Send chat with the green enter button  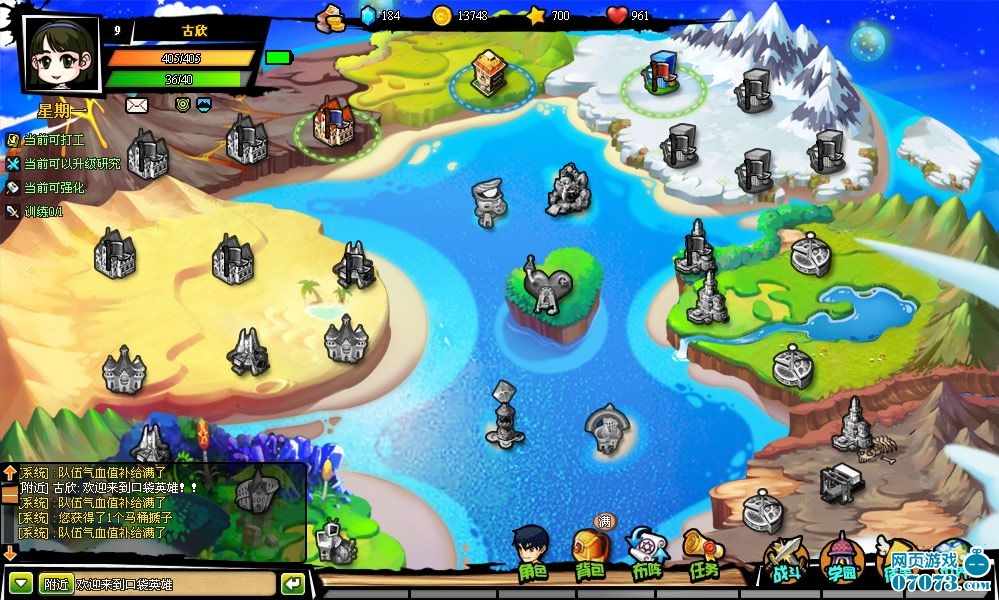(x=293, y=584)
